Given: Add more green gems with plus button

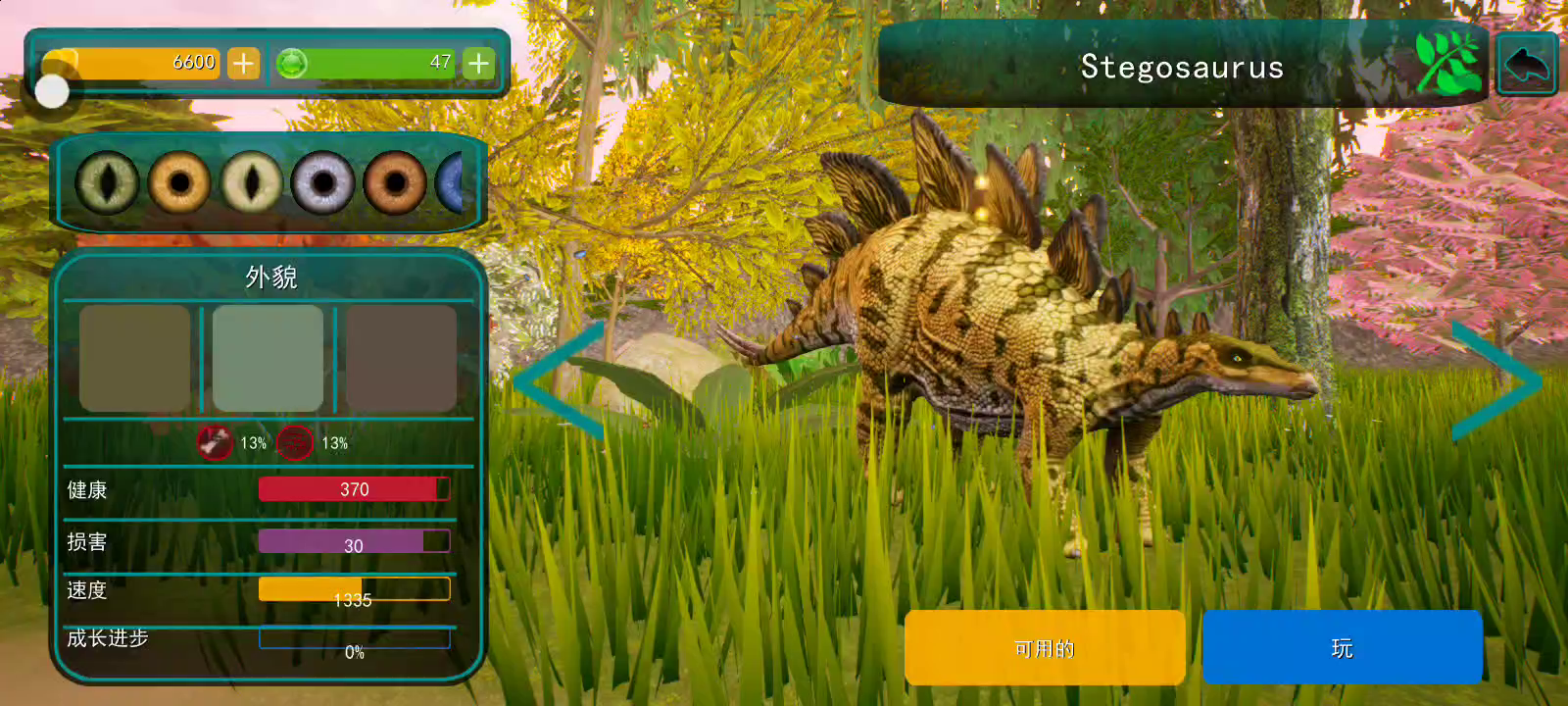Looking at the screenshot, I should [478, 64].
